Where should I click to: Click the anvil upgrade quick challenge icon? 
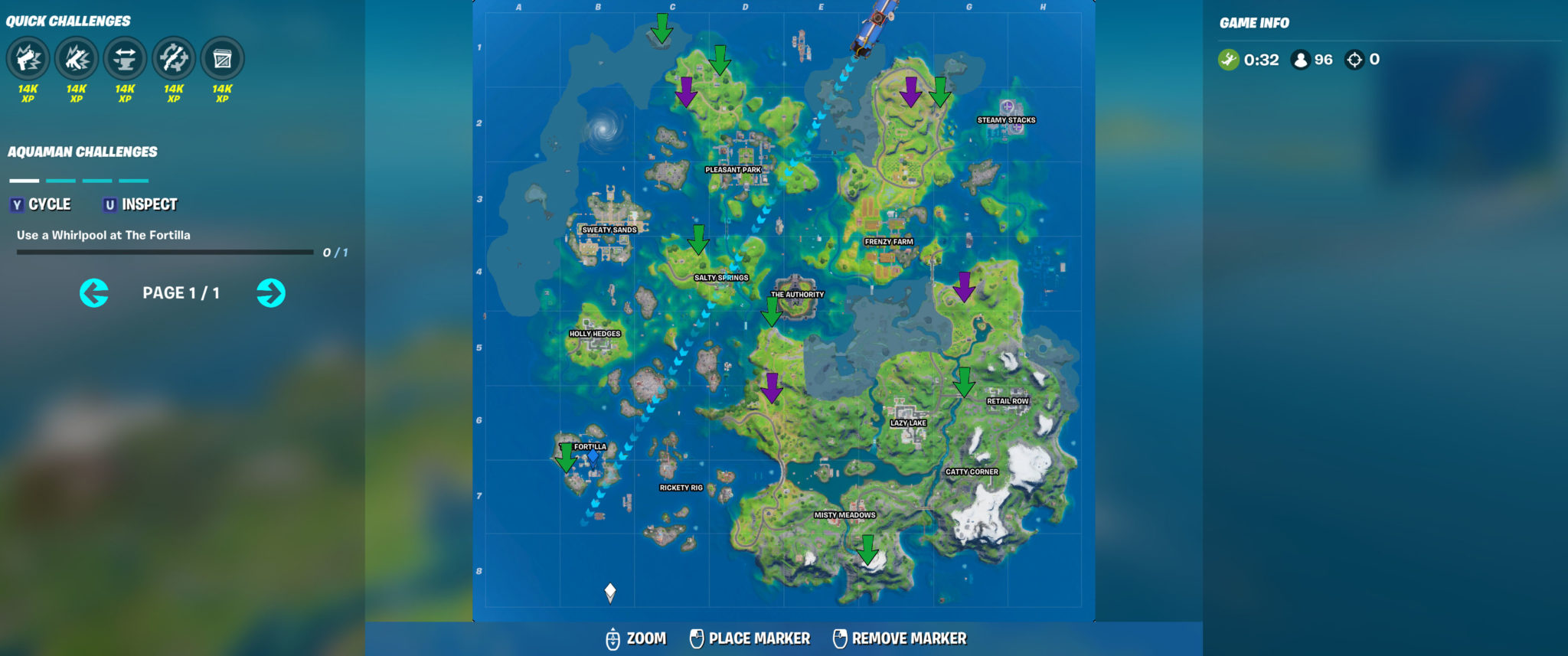(x=125, y=58)
